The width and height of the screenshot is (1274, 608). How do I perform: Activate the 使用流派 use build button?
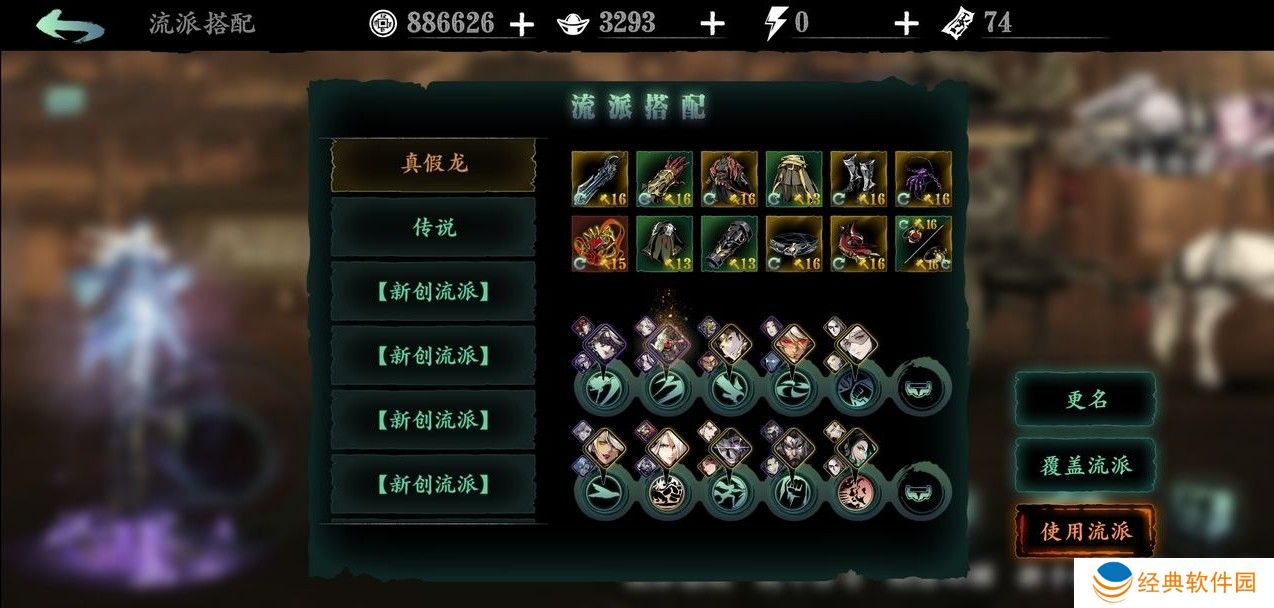pos(1085,530)
